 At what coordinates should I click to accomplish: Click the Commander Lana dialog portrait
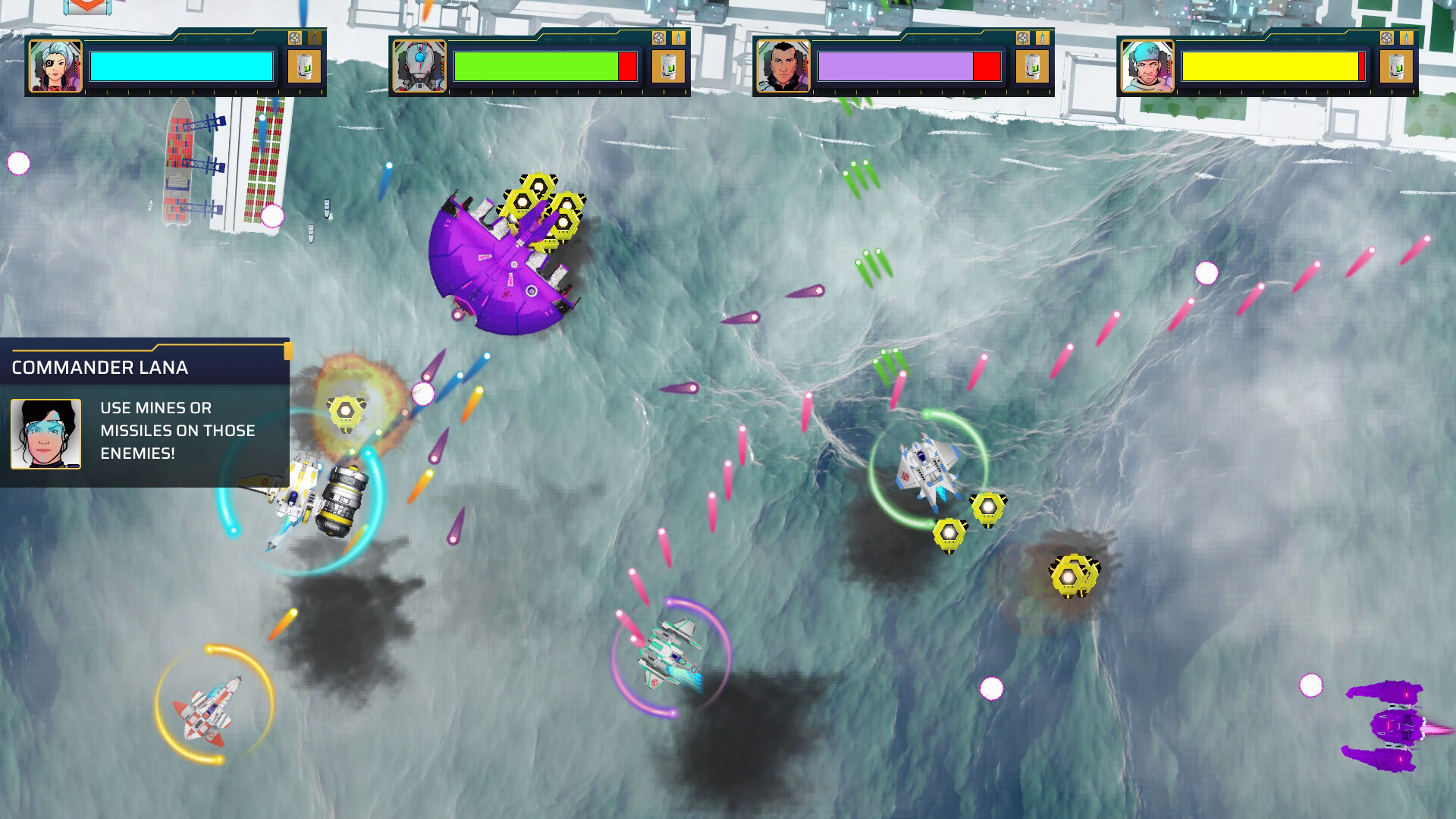(47, 432)
